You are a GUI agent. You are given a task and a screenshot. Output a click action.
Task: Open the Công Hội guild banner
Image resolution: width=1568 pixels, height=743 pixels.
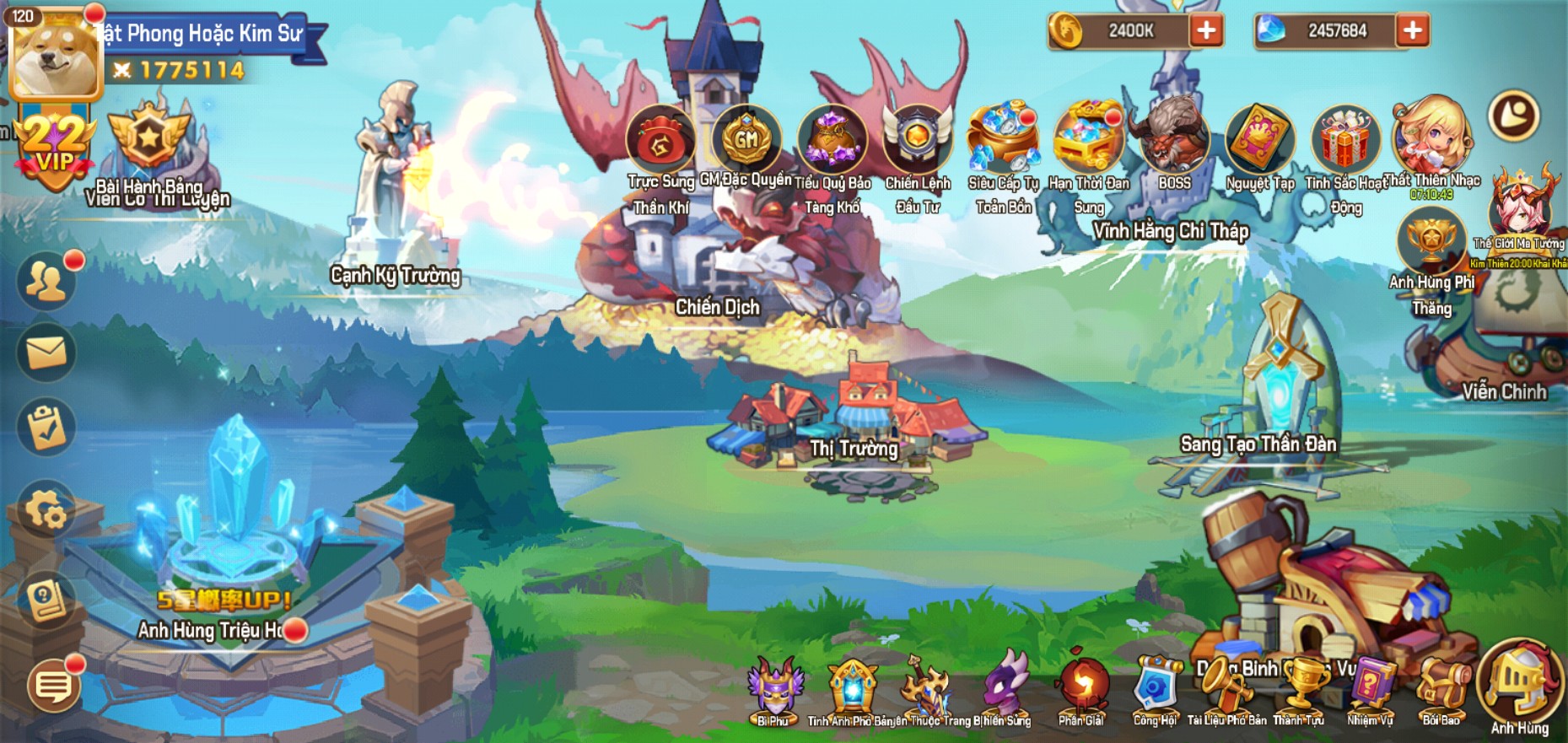click(1155, 689)
